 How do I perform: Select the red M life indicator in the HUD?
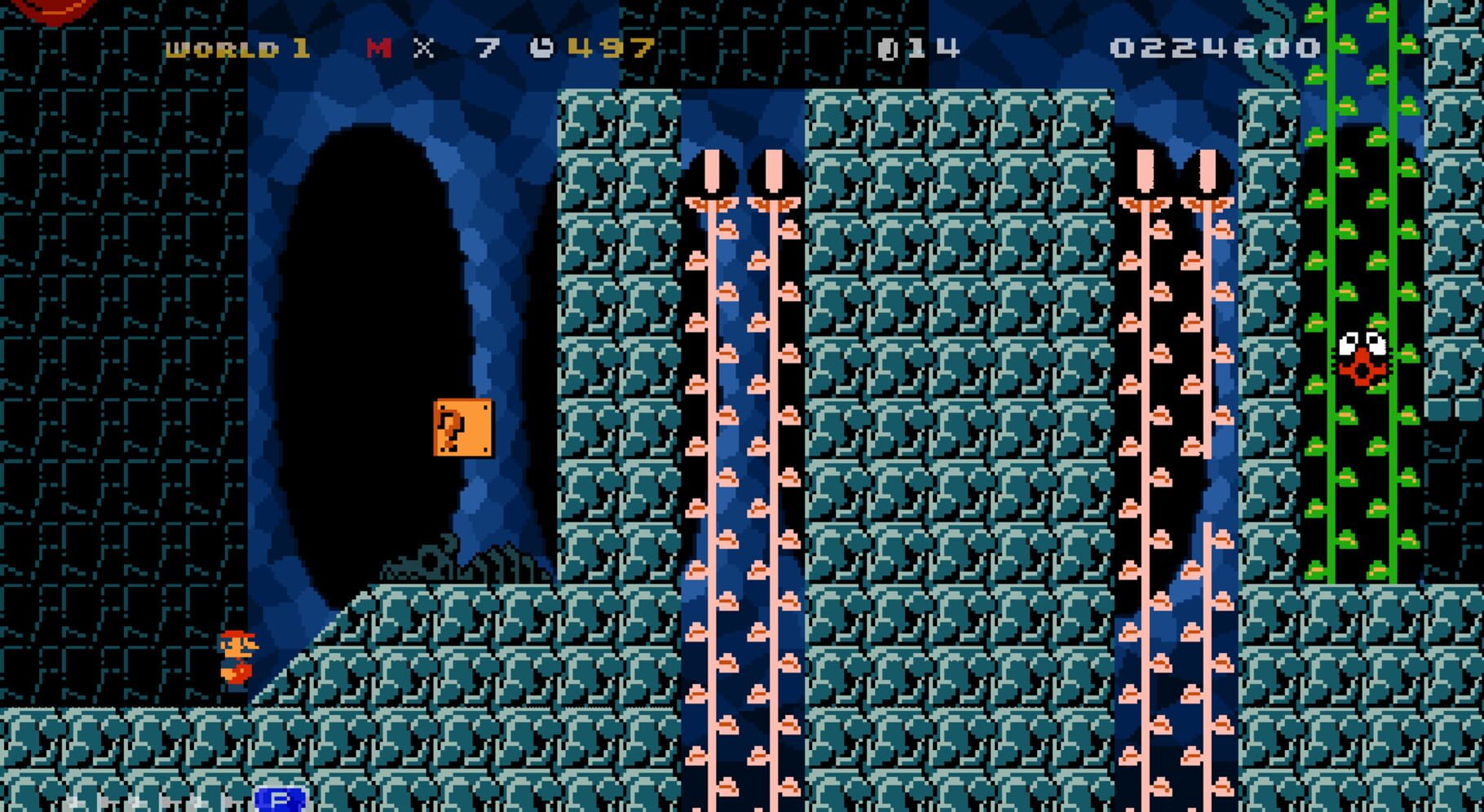click(x=380, y=49)
